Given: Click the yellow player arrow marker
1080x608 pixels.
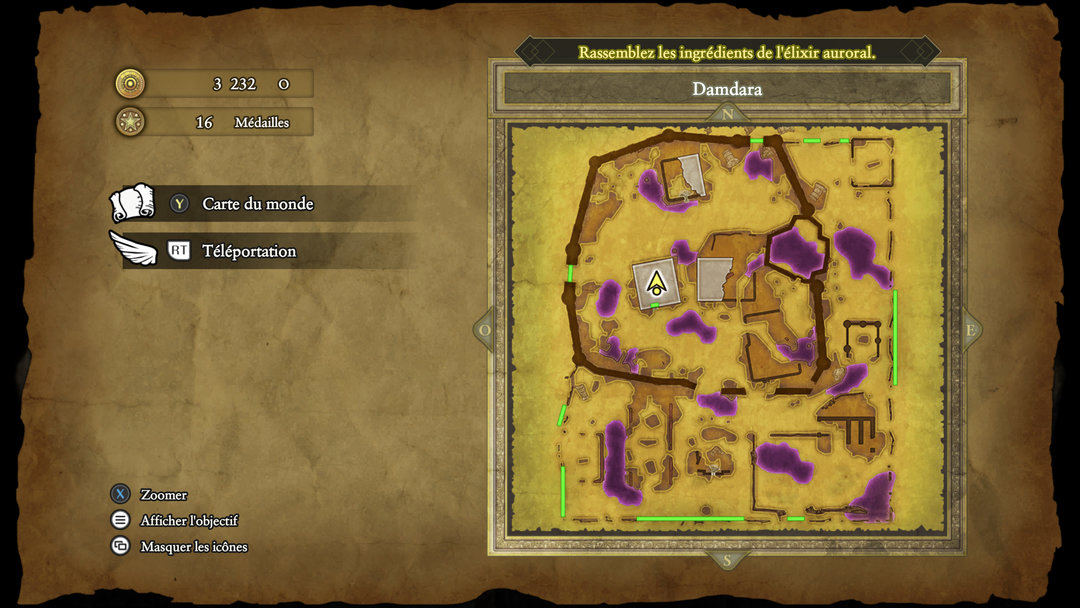Looking at the screenshot, I should [657, 283].
